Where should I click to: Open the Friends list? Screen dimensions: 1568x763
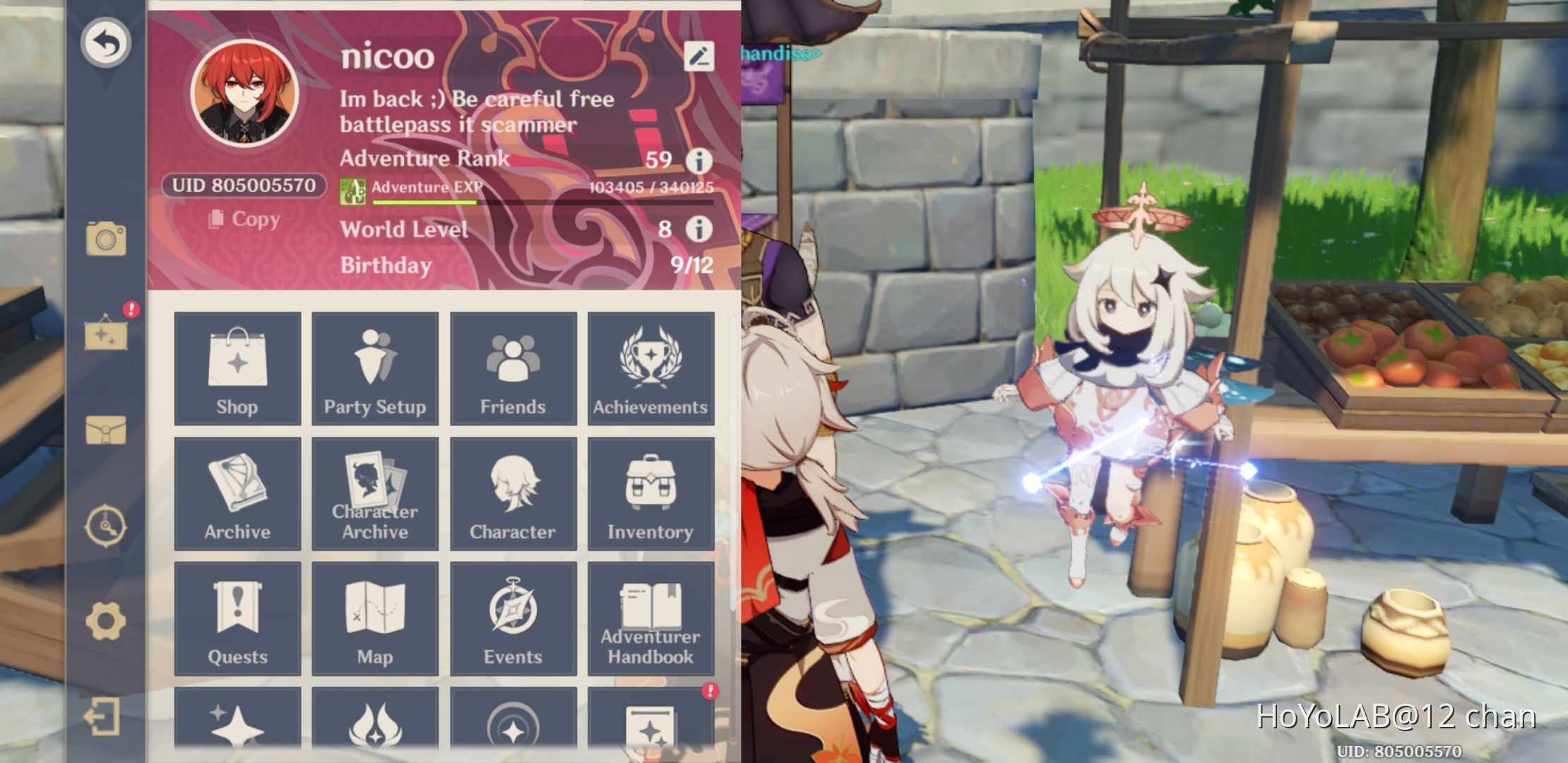tap(513, 367)
